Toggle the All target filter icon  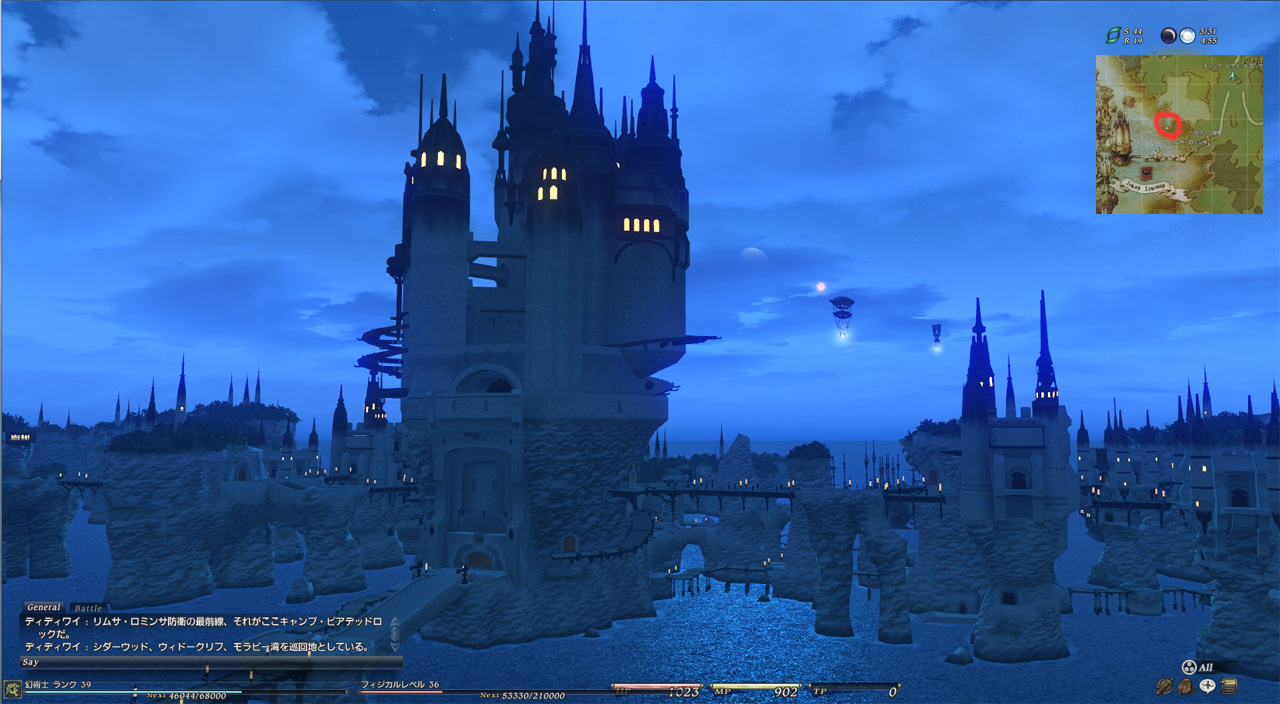1190,667
